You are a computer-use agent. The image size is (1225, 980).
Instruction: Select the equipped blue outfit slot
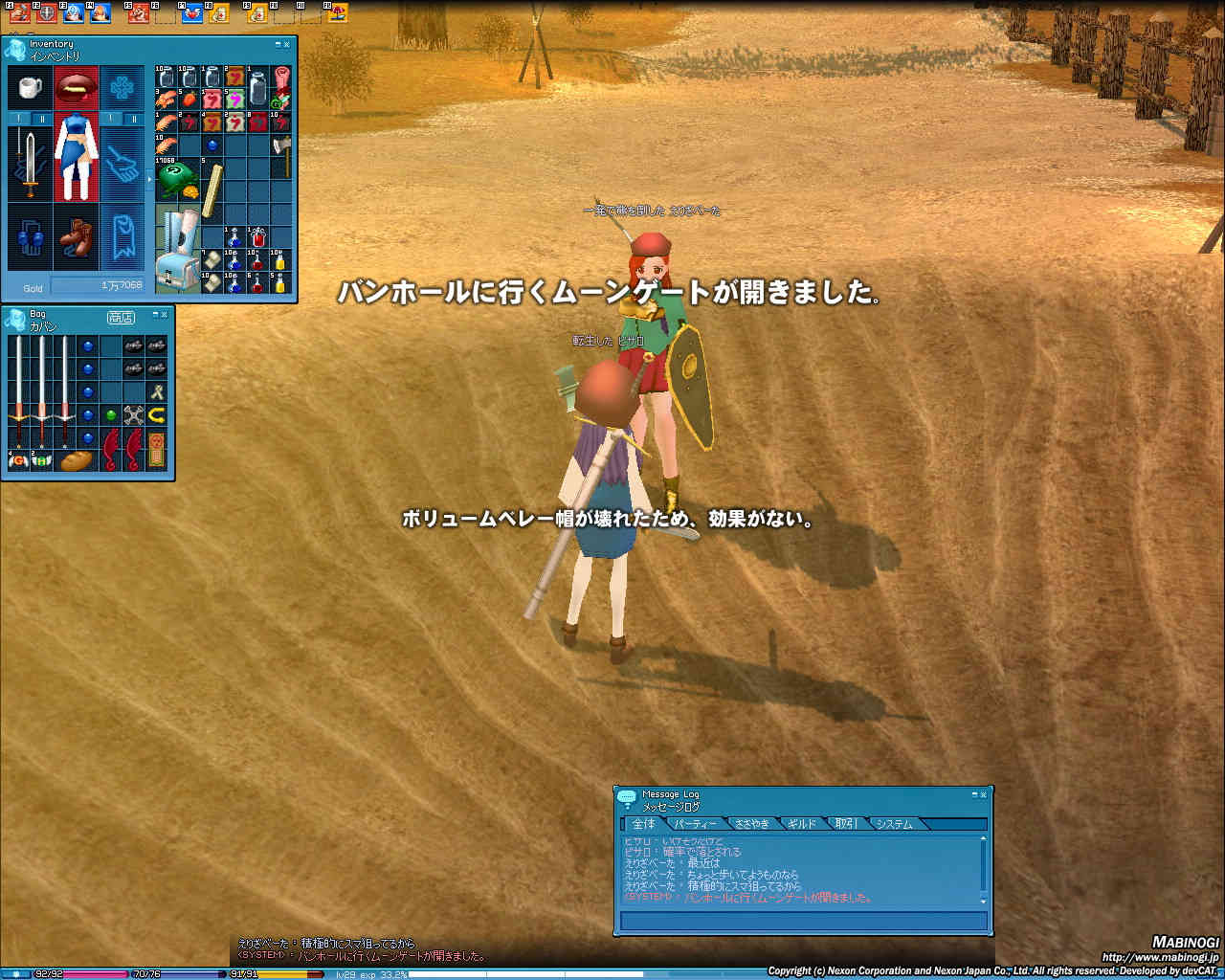click(x=76, y=156)
